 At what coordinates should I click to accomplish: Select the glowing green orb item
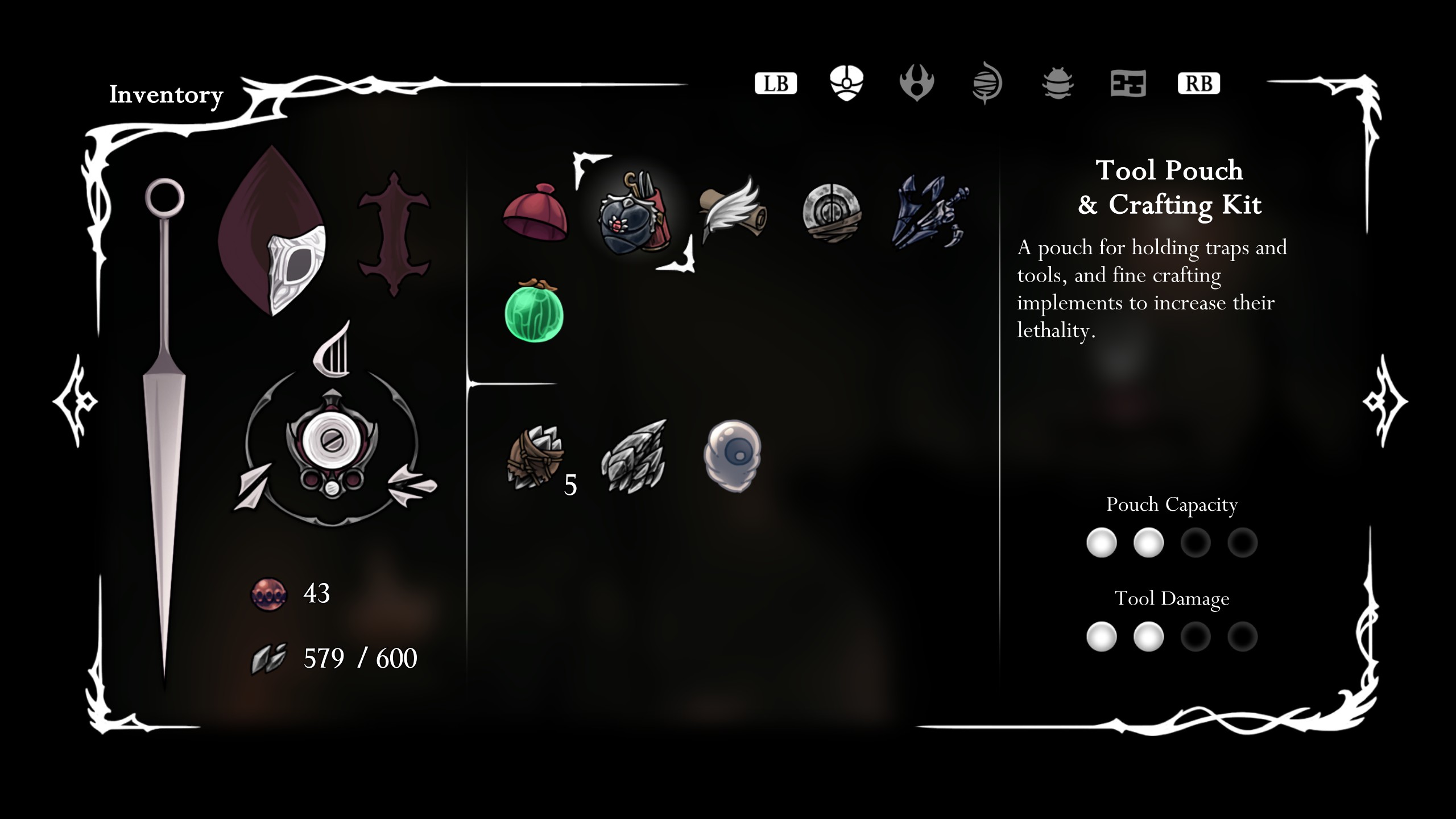pyautogui.click(x=534, y=312)
